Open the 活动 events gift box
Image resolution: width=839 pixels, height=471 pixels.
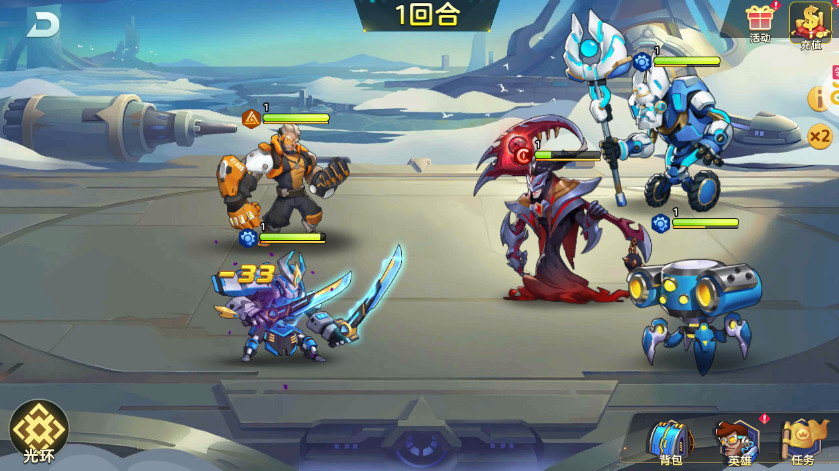click(761, 21)
